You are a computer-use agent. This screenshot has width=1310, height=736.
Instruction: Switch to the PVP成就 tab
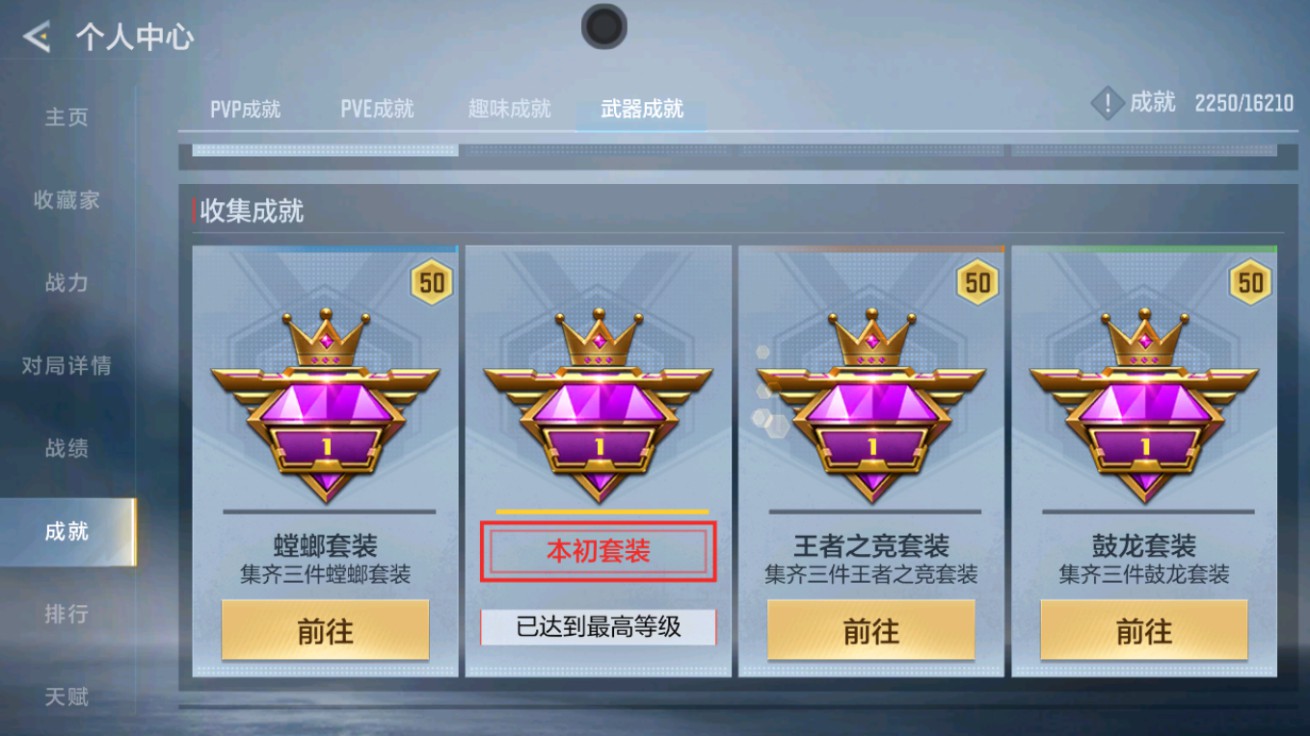(246, 109)
